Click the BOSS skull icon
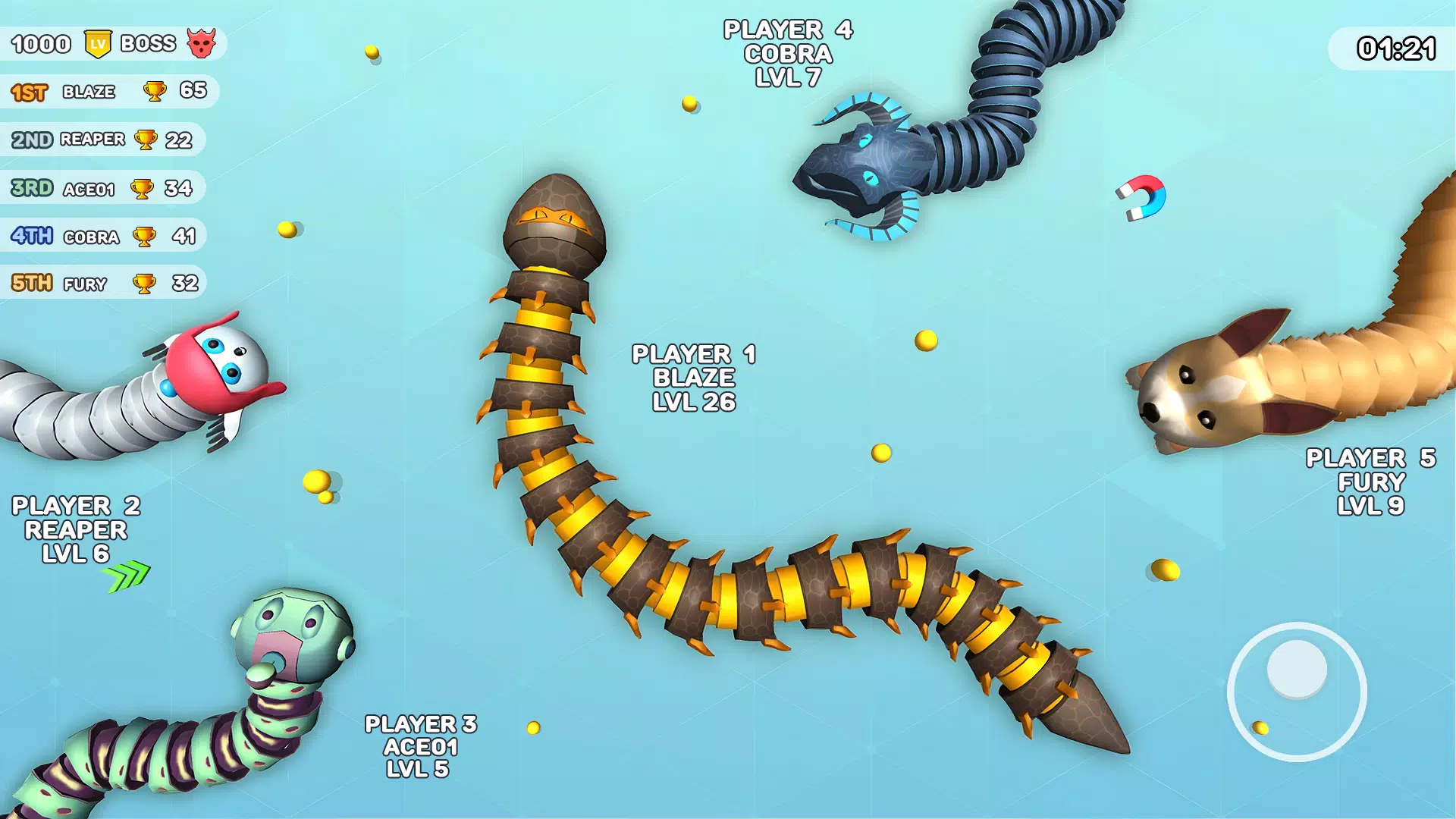Image resolution: width=1456 pixels, height=819 pixels. coord(204,43)
